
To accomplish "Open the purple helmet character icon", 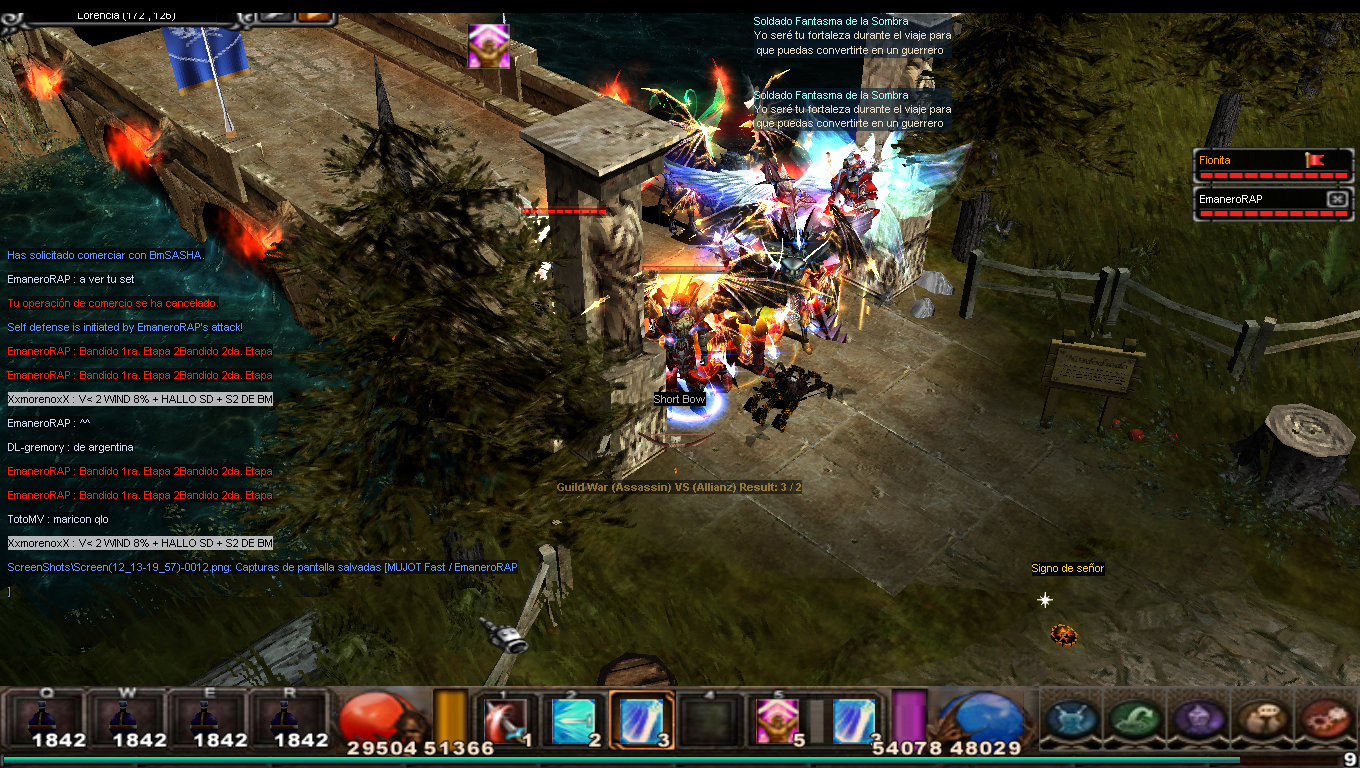I will click(x=1197, y=718).
